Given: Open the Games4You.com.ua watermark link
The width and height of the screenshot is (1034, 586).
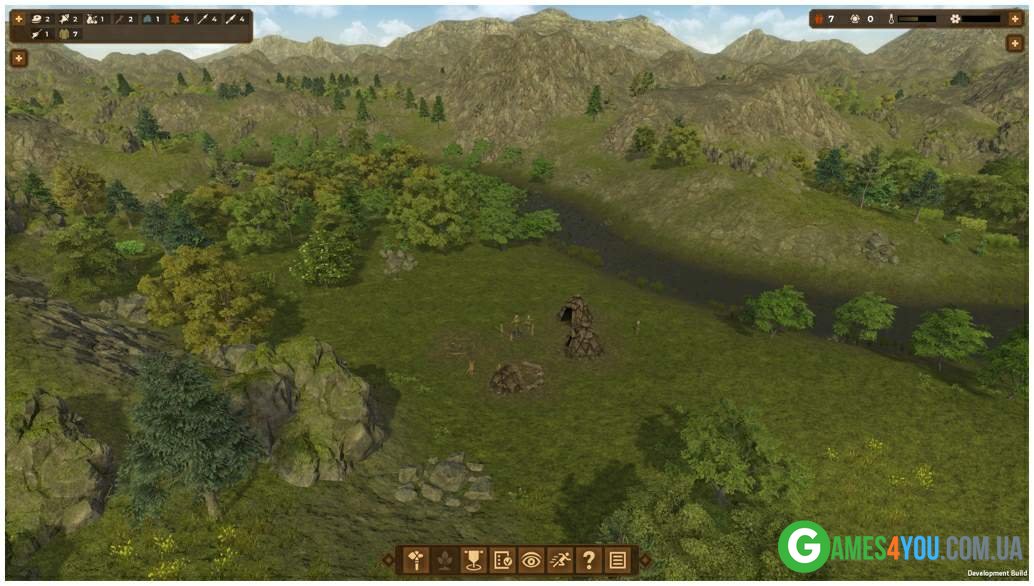Looking at the screenshot, I should point(898,547).
